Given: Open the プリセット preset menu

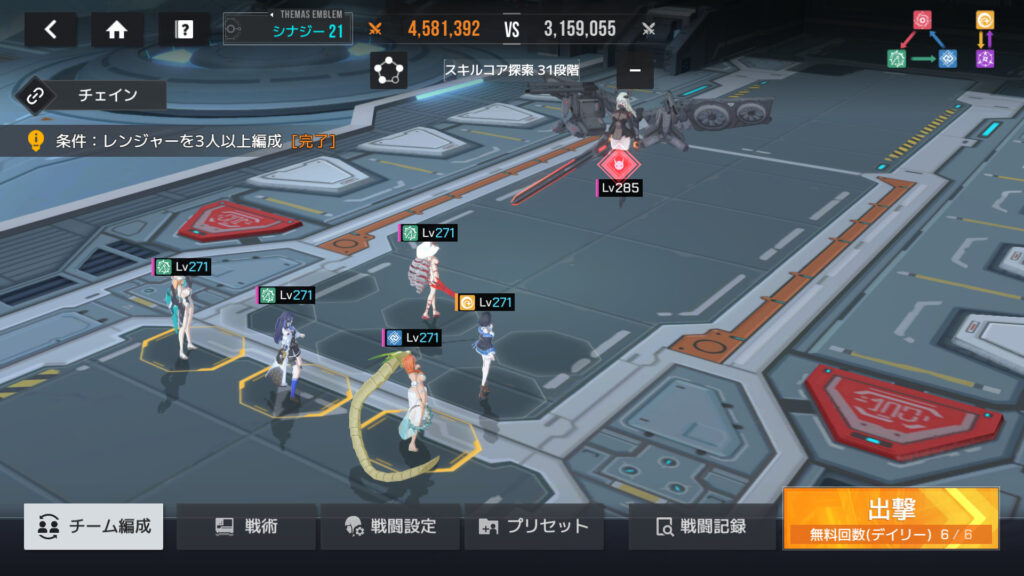Looking at the screenshot, I should click(533, 526).
